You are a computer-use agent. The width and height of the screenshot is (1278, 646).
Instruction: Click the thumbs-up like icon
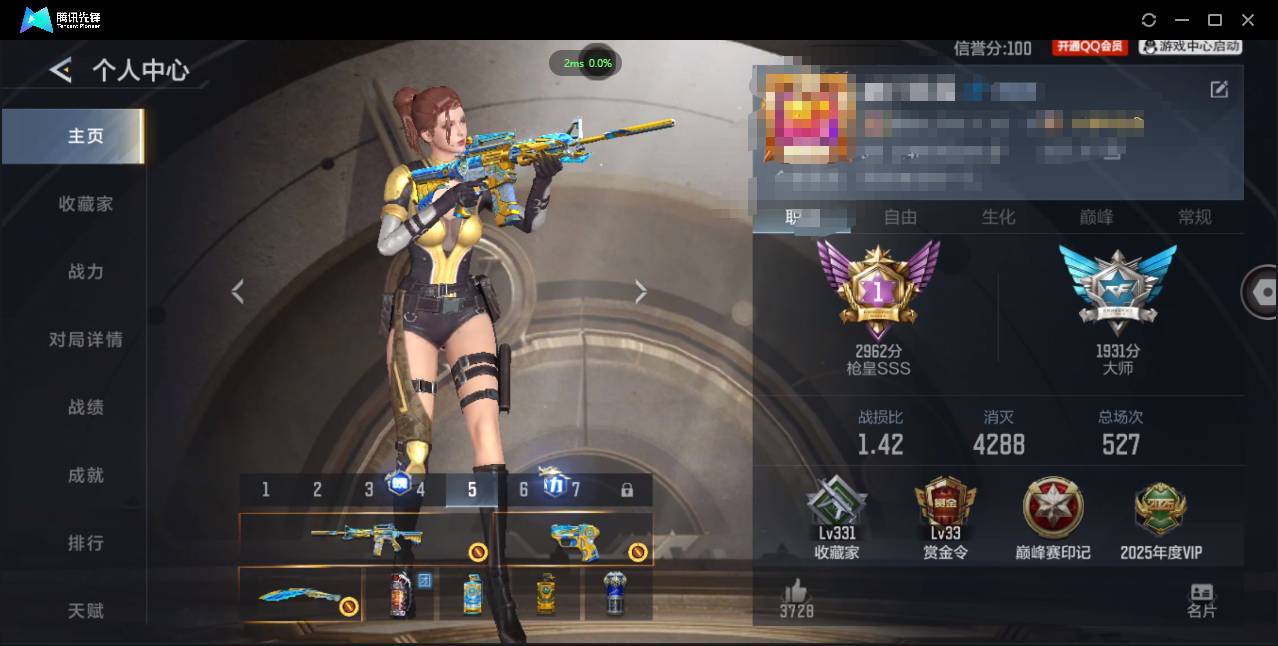[796, 590]
